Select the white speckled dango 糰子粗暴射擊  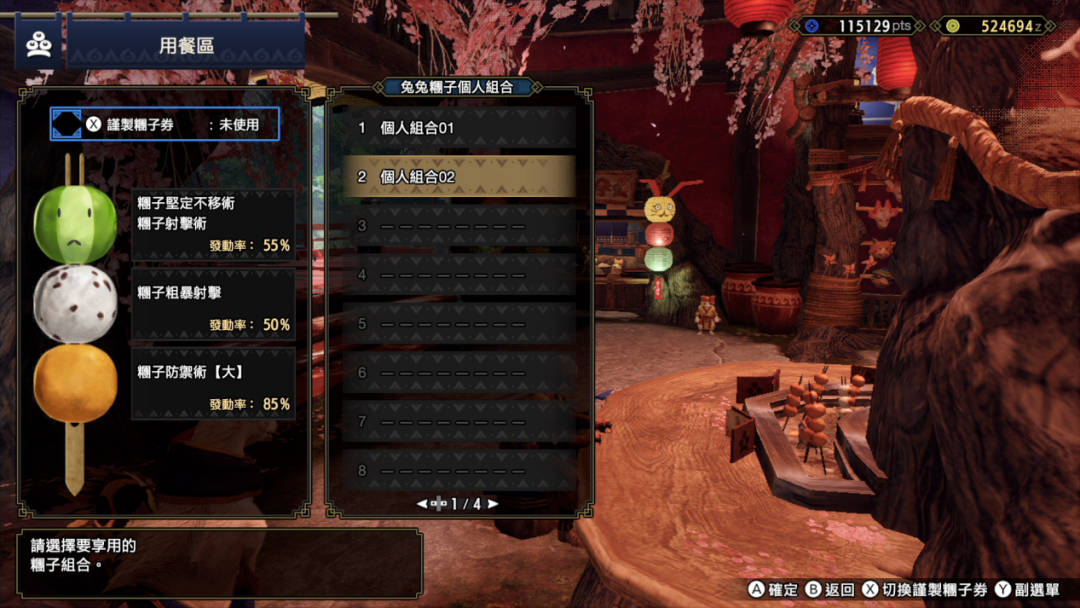[75, 304]
